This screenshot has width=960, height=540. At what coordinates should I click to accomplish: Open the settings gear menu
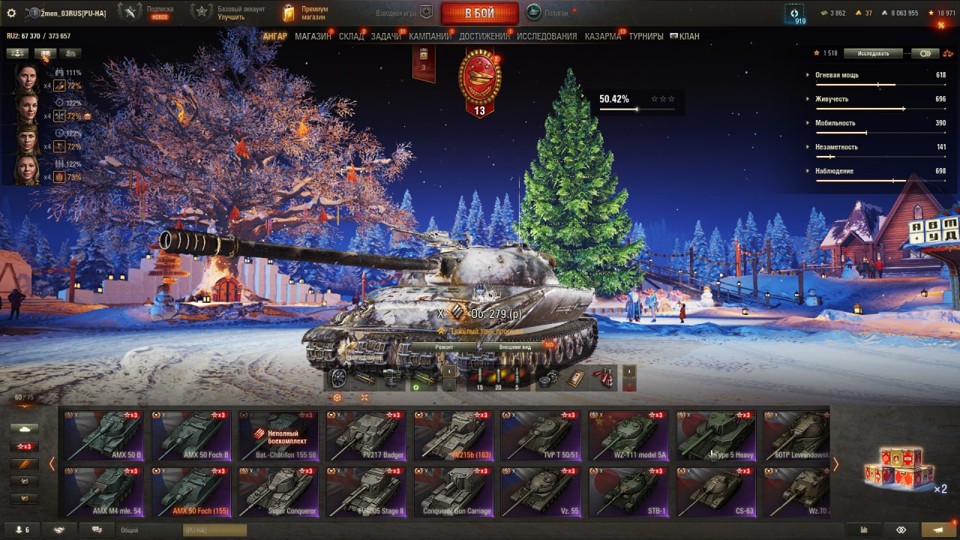coord(12,13)
